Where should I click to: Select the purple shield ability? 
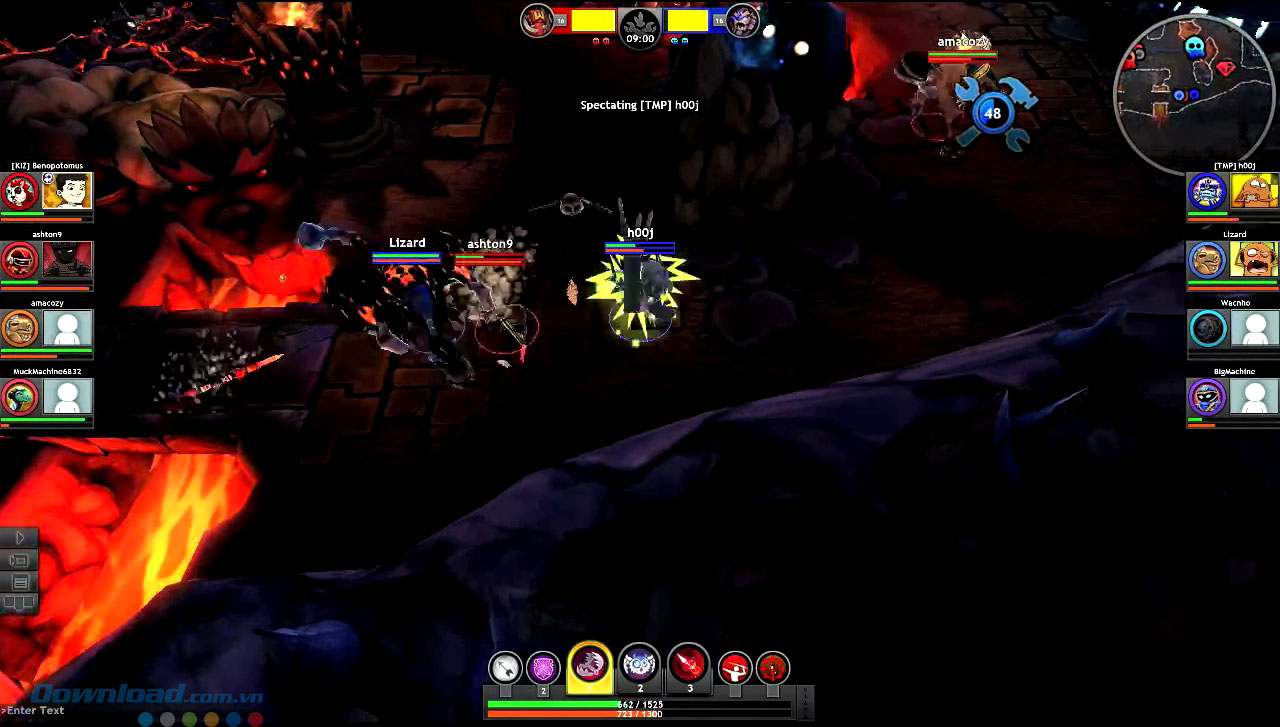pos(544,667)
